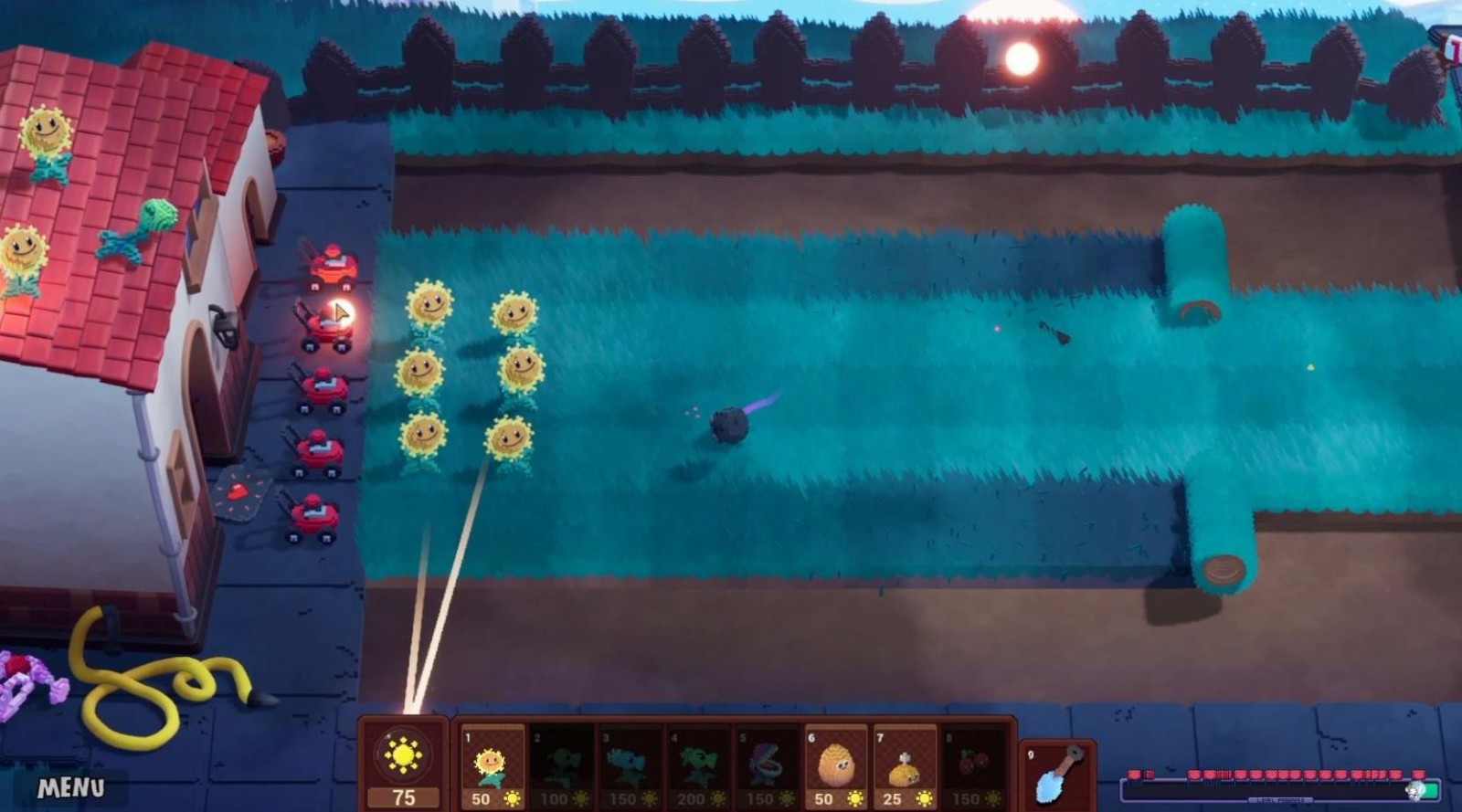Open the Menu button
This screenshot has width=1462, height=812.
coord(70,787)
